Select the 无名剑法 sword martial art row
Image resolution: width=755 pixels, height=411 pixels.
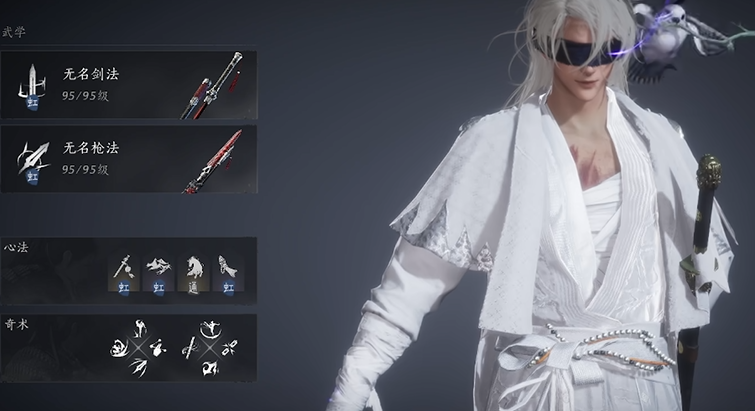[128, 84]
